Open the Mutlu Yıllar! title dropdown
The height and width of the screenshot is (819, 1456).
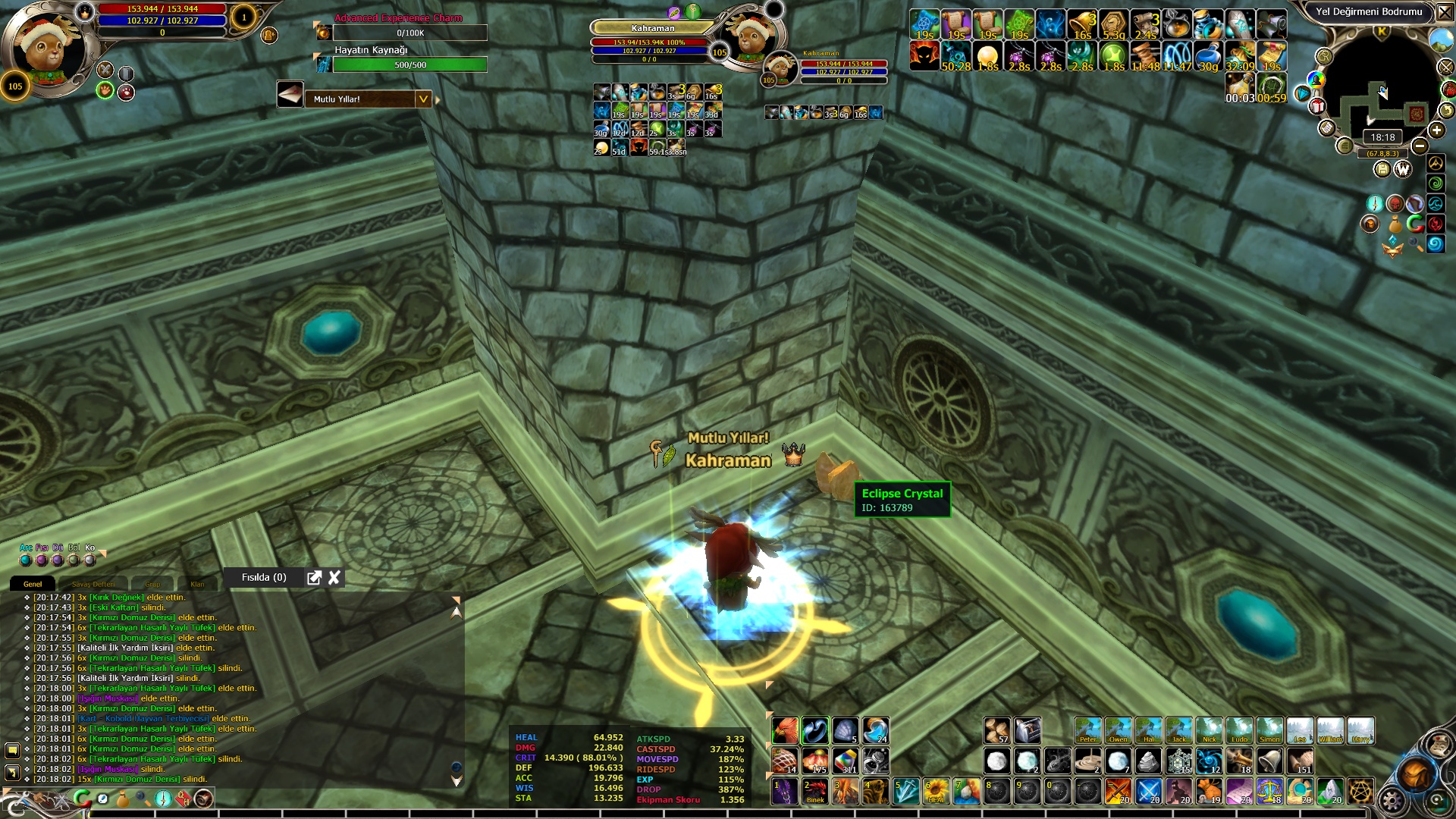(423, 99)
